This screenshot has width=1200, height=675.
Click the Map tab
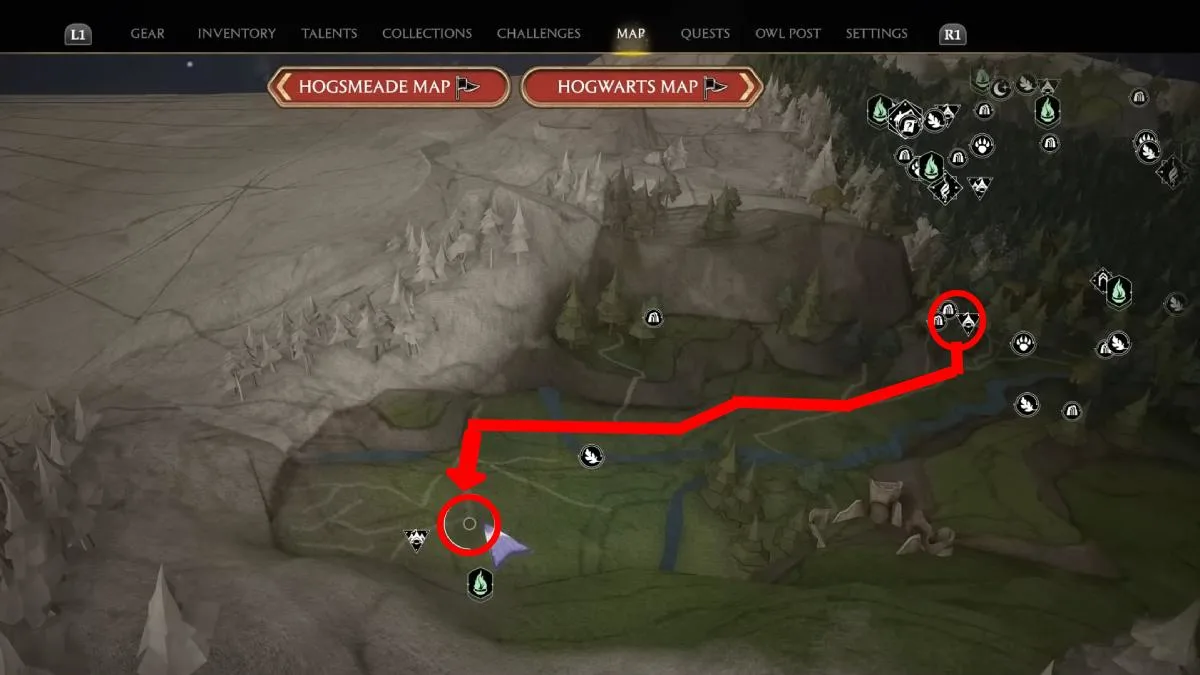pos(631,33)
